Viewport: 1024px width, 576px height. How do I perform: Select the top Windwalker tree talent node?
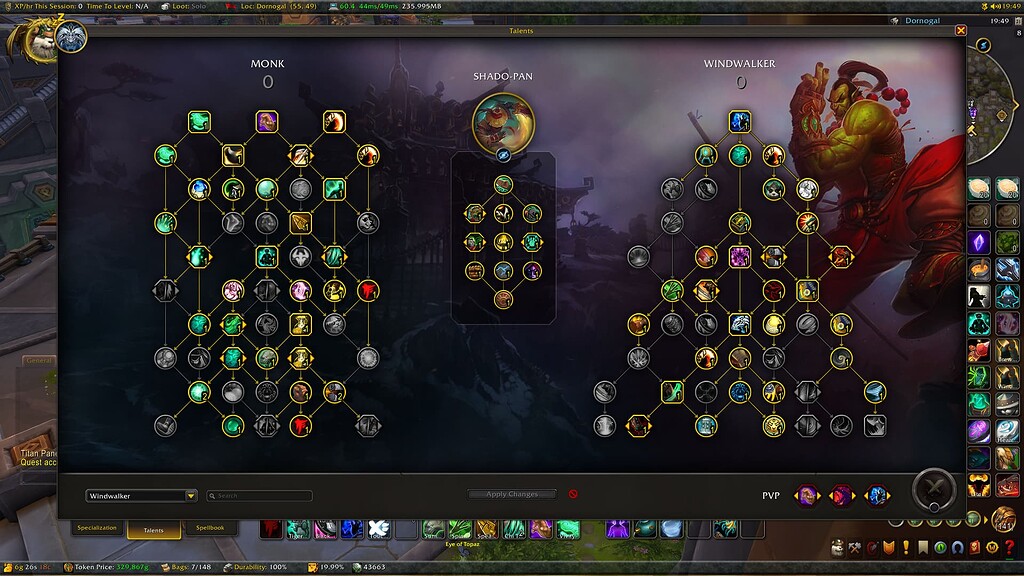pyautogui.click(x=739, y=122)
